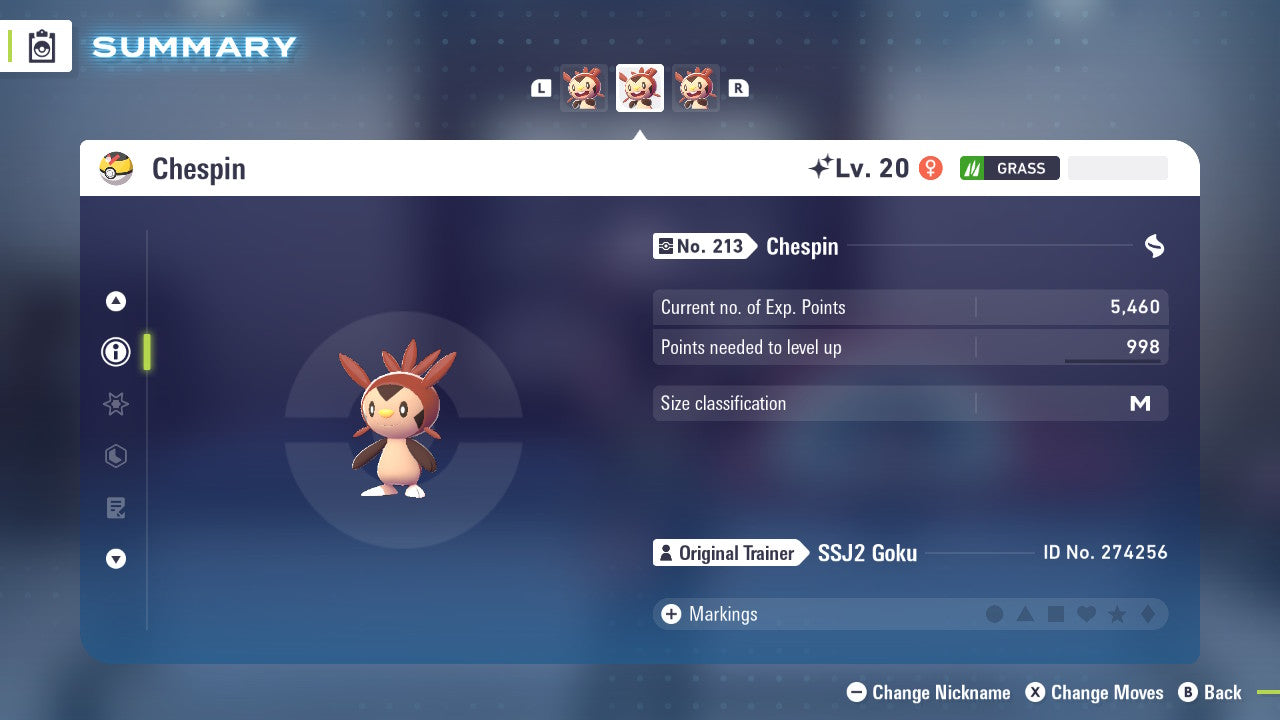Screen dimensions: 1280x720
Task: Open the moves list icon in the sidebar
Action: click(x=115, y=508)
